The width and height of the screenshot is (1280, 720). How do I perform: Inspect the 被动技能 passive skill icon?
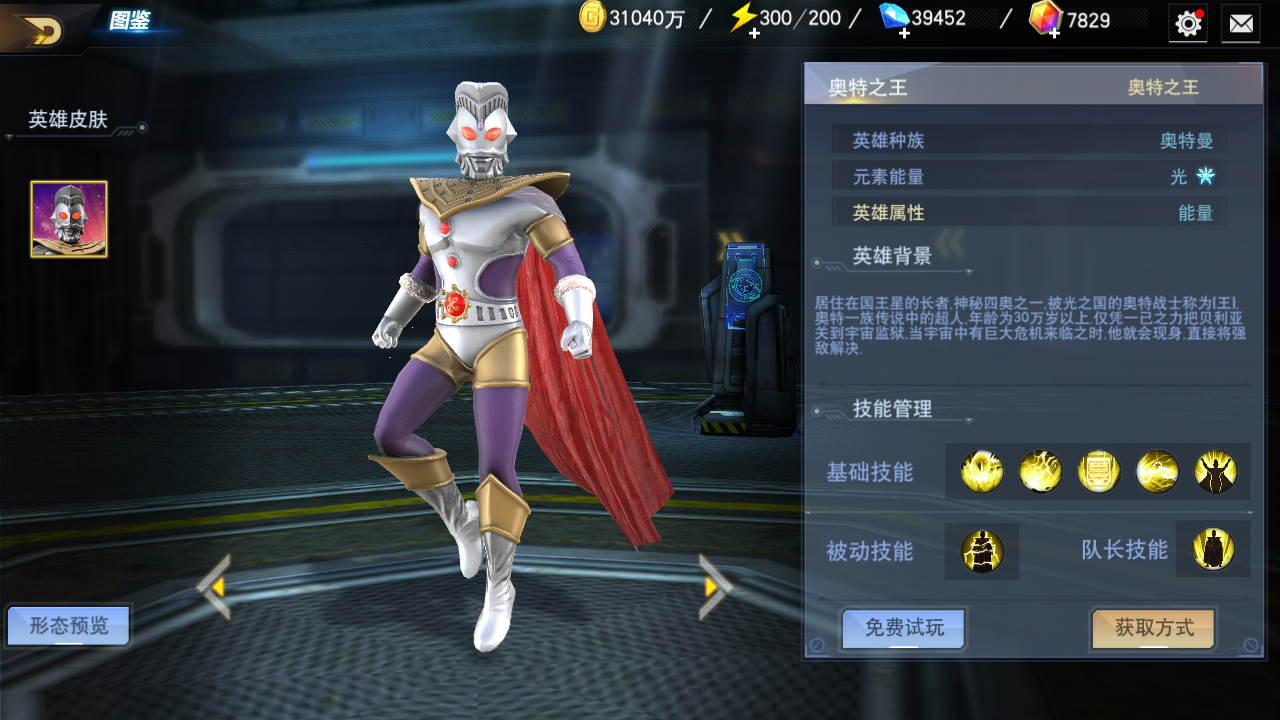982,551
